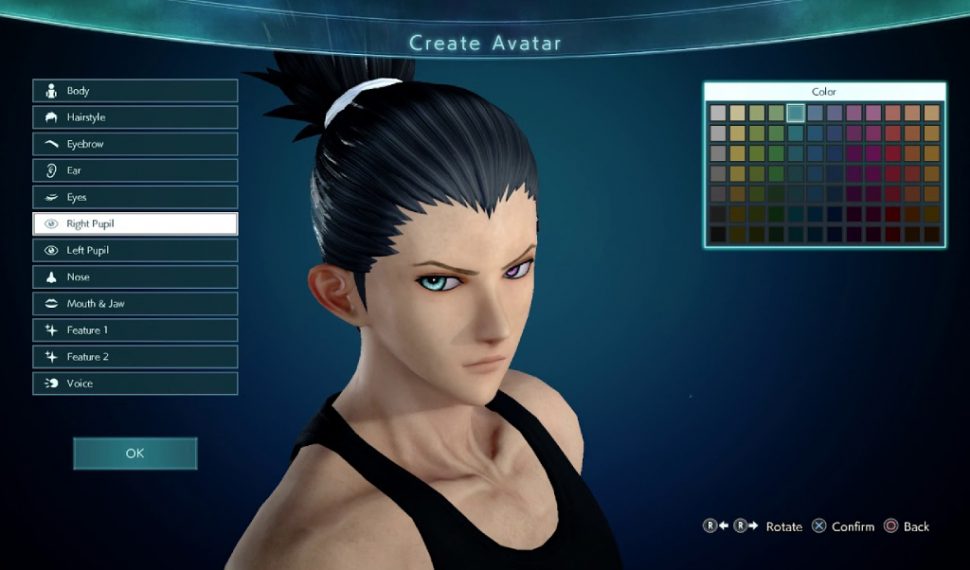Open the Body customization category
This screenshot has width=970, height=570.
pos(135,91)
